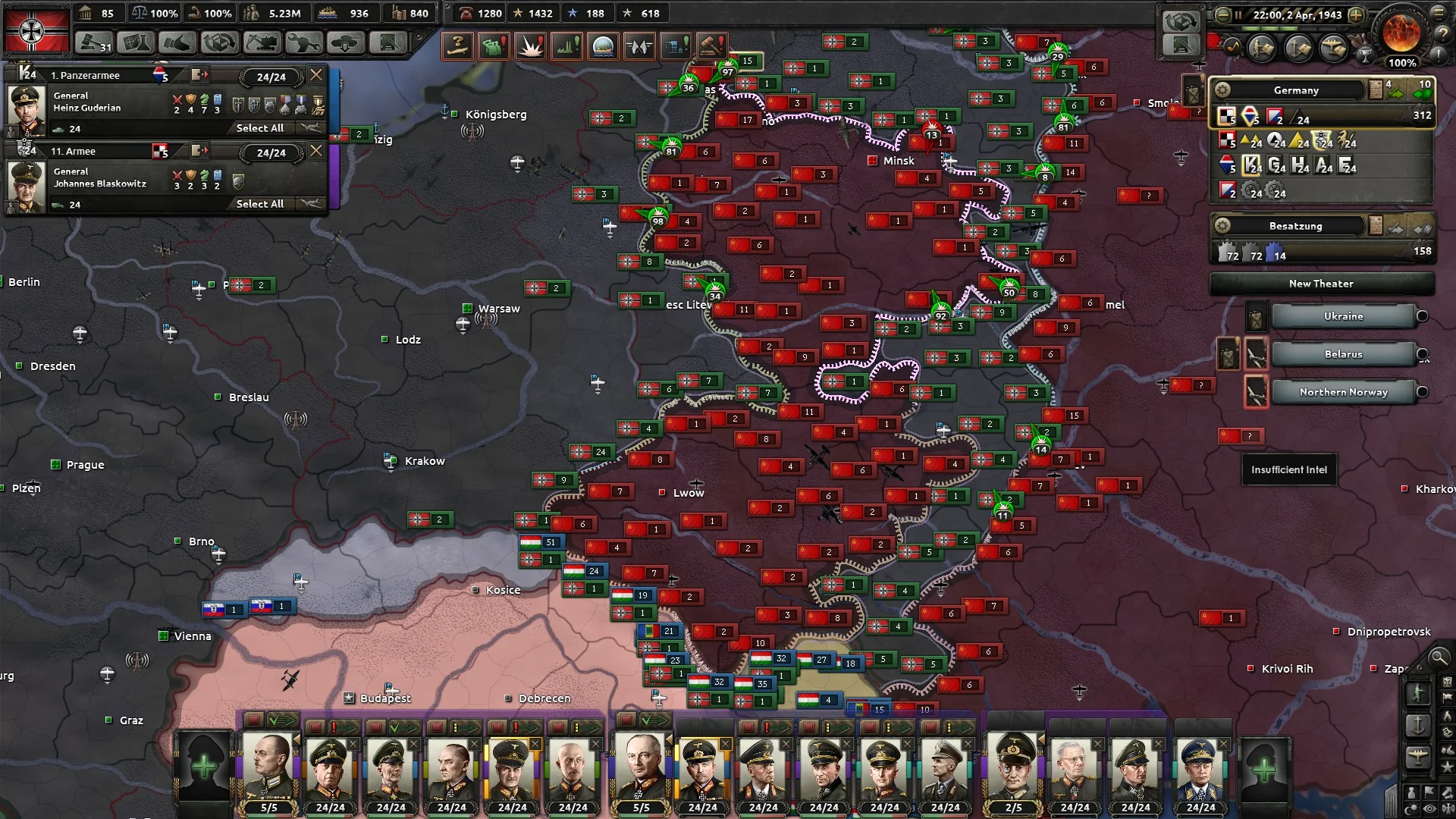The height and width of the screenshot is (819, 1456).
Task: Decrease game speed with the minus button
Action: (1222, 14)
